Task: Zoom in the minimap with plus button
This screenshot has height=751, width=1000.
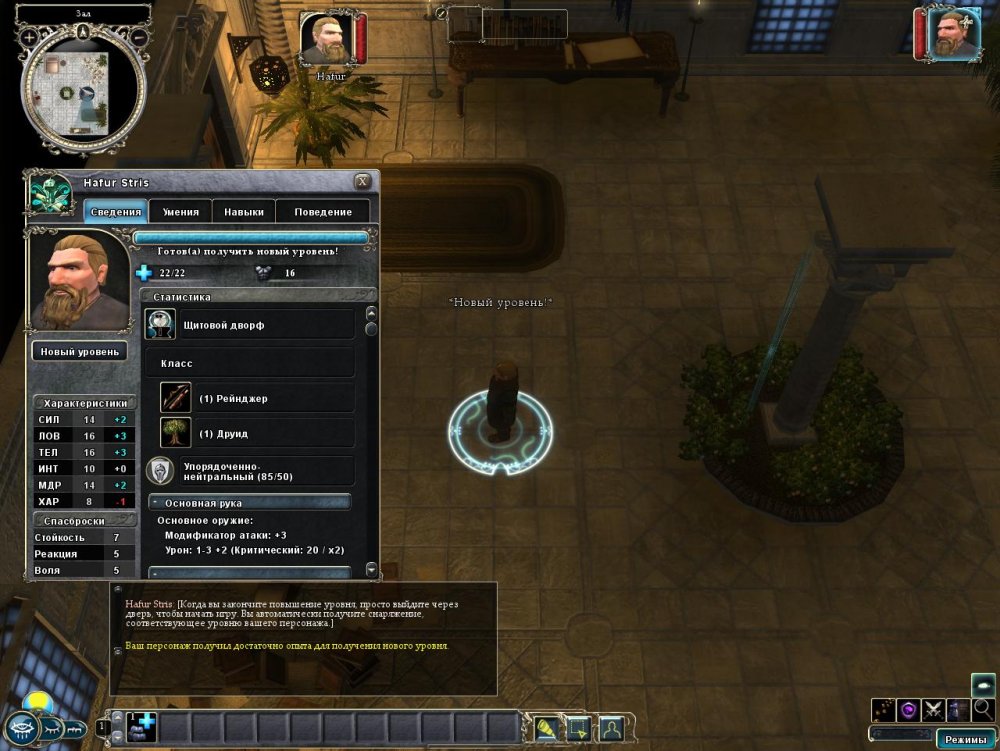Action: [x=29, y=37]
